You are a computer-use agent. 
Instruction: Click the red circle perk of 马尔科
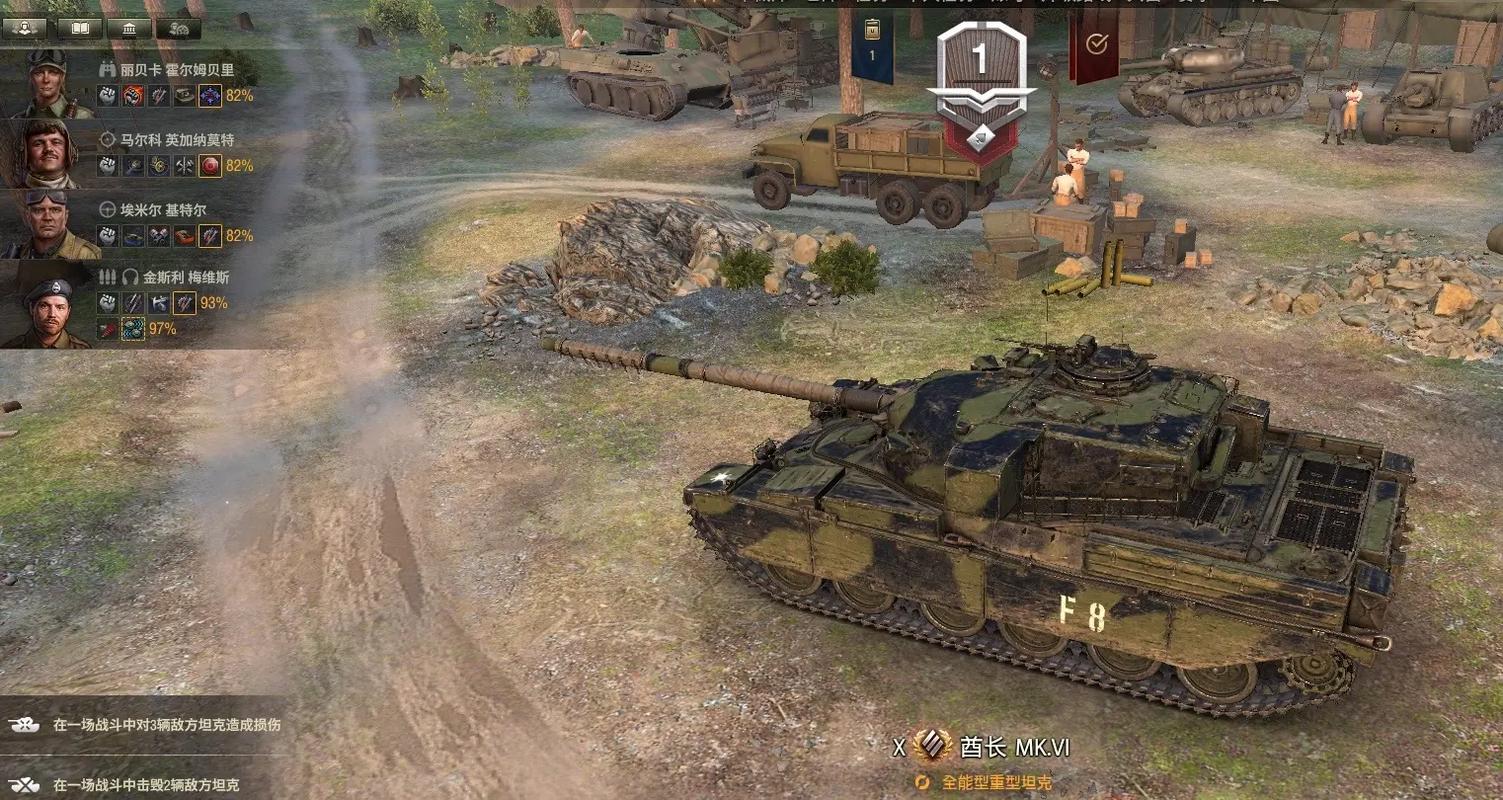pos(210,166)
